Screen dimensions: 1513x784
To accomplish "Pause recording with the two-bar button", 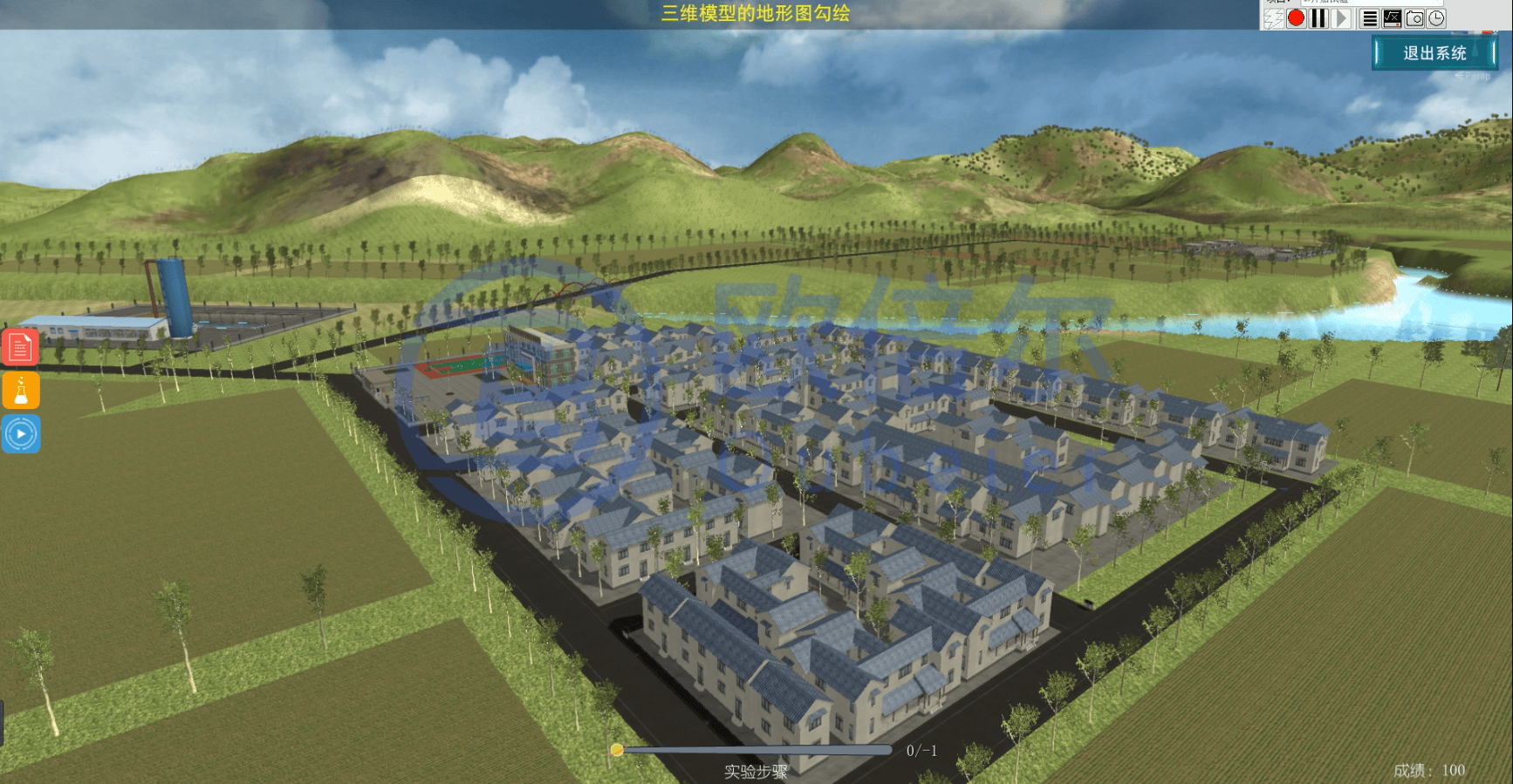I will [x=1318, y=18].
